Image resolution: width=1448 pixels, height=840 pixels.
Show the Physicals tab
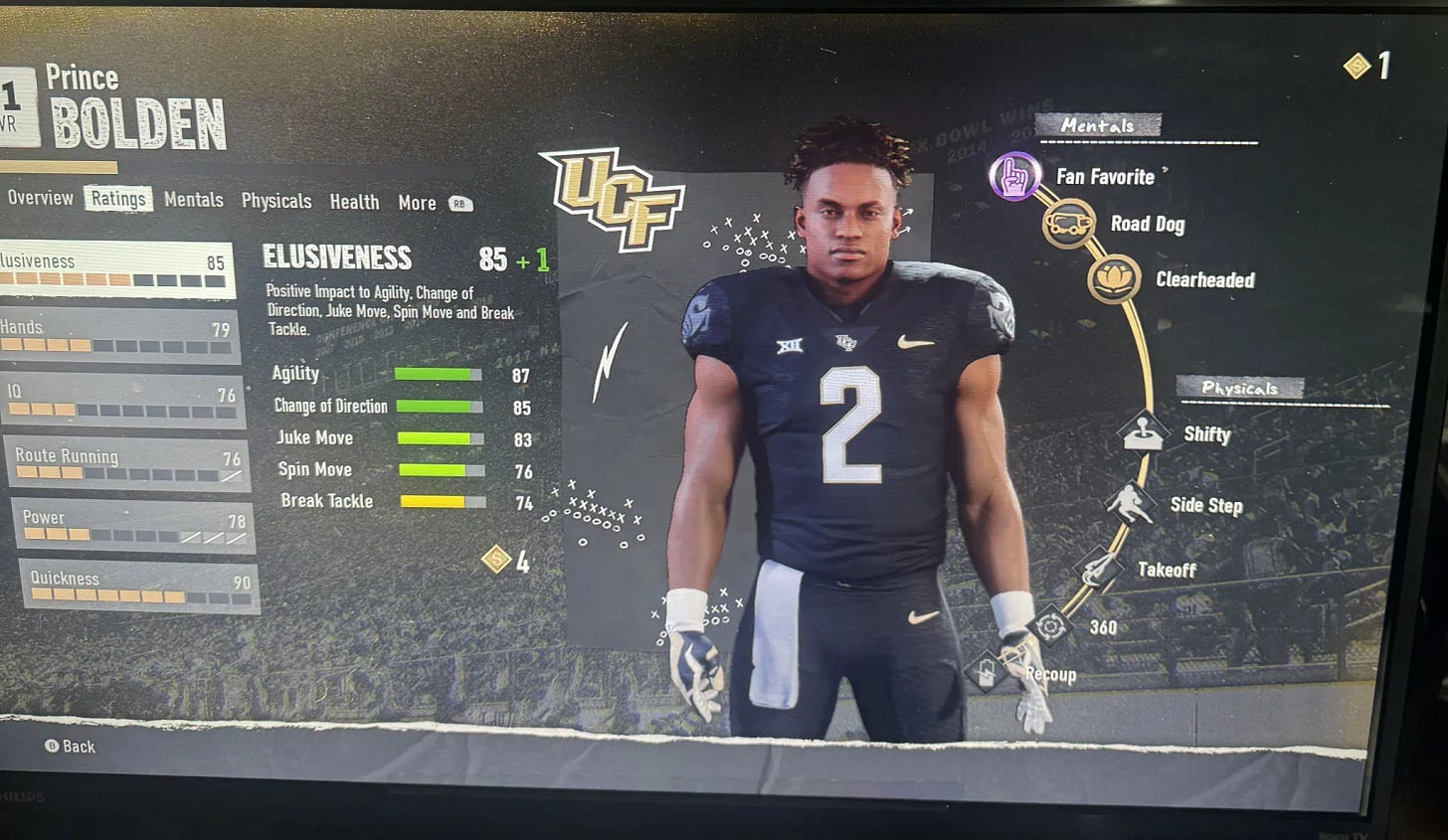[275, 201]
